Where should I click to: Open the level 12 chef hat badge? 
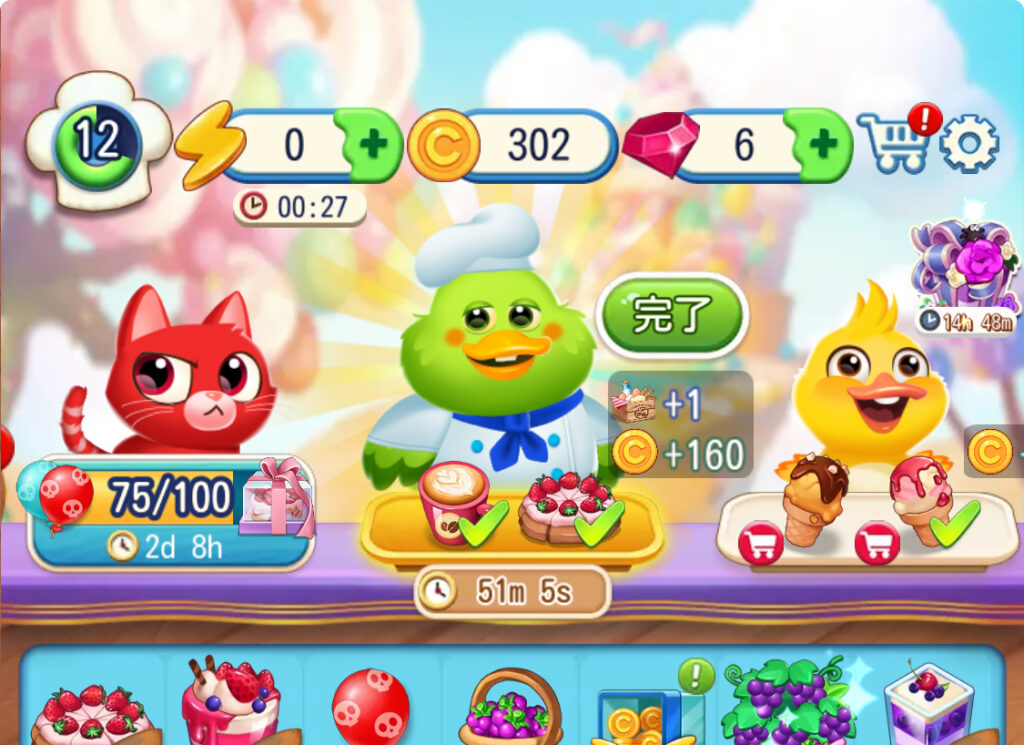(97, 142)
